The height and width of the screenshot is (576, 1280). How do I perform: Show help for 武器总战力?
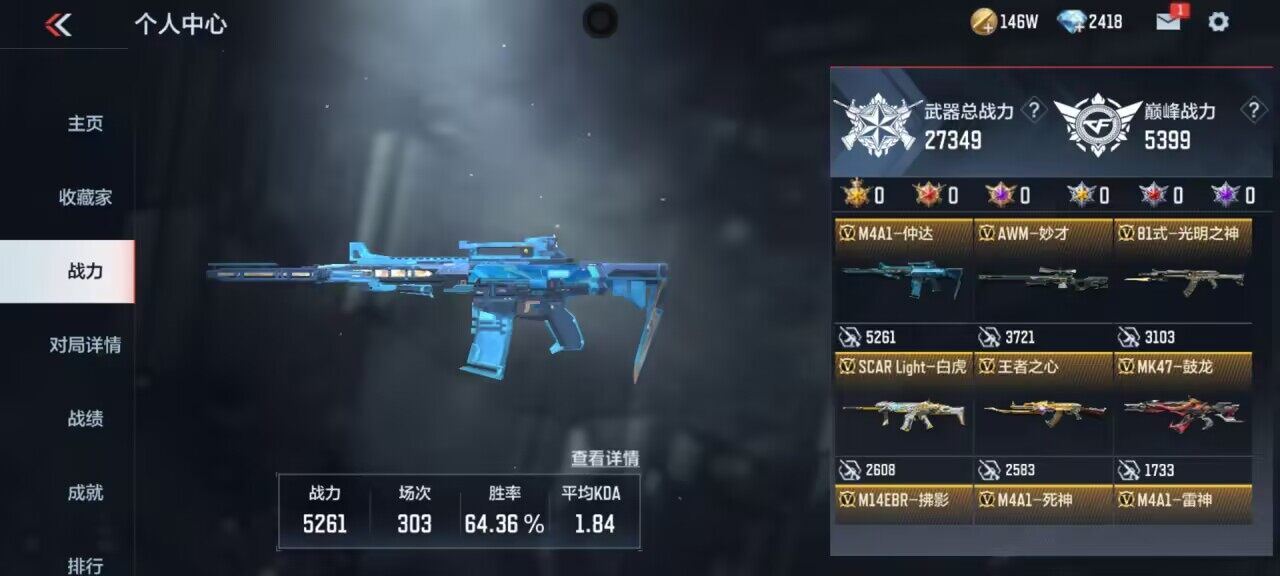pyautogui.click(x=1036, y=110)
